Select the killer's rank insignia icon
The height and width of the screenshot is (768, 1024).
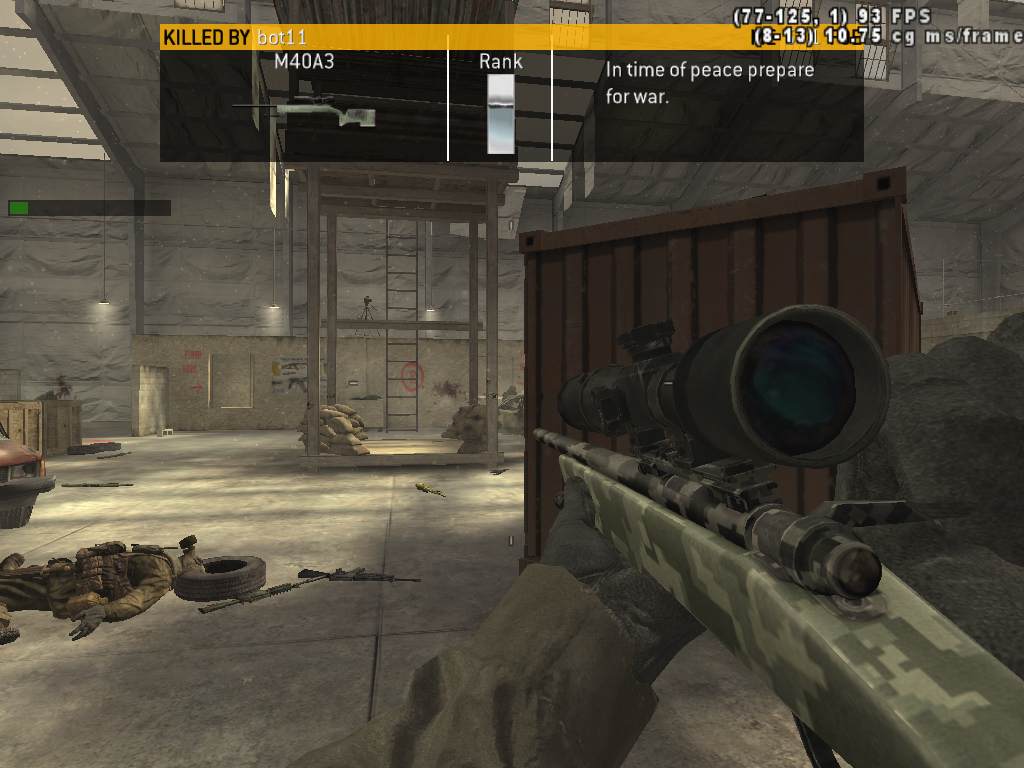[x=500, y=113]
